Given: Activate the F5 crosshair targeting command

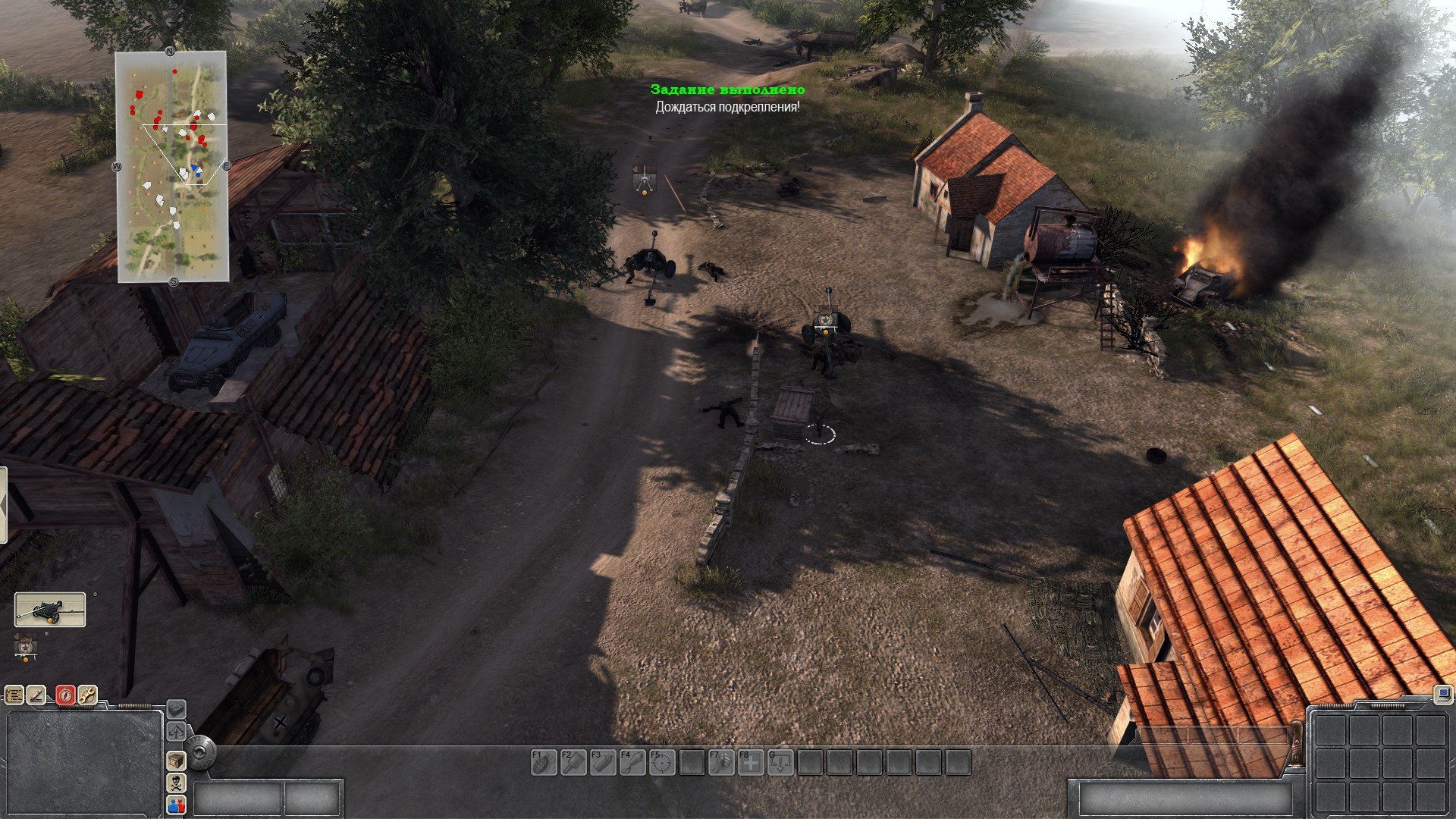Looking at the screenshot, I should click(661, 762).
